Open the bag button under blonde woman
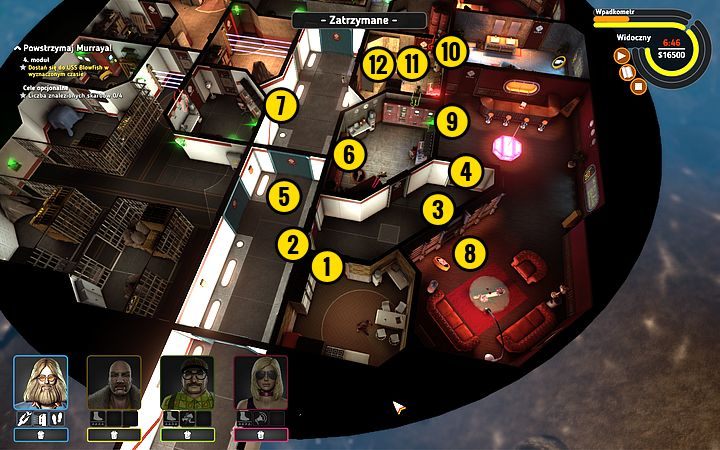The image size is (720, 450). point(261,434)
